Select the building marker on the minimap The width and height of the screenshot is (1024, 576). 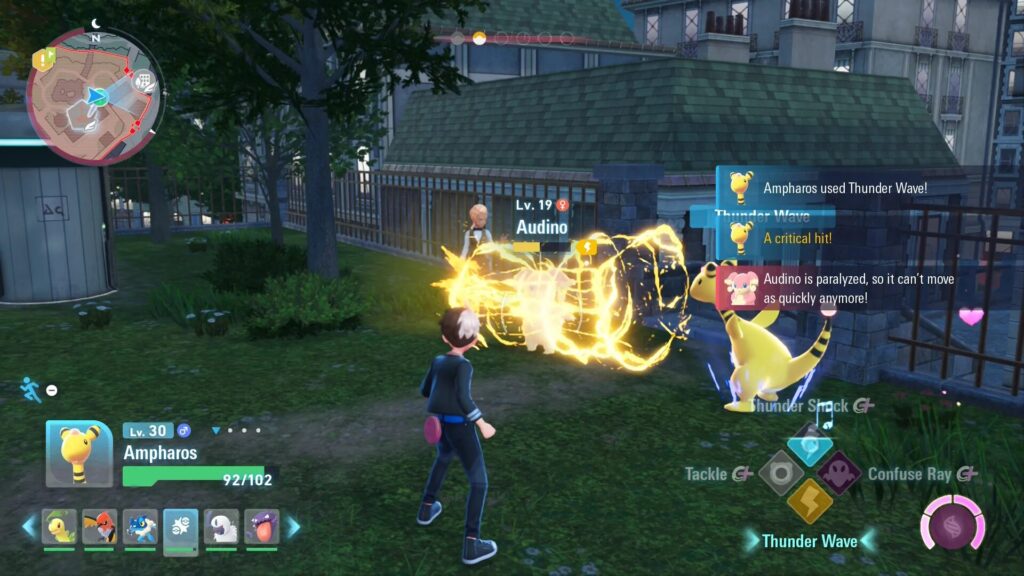[144, 81]
